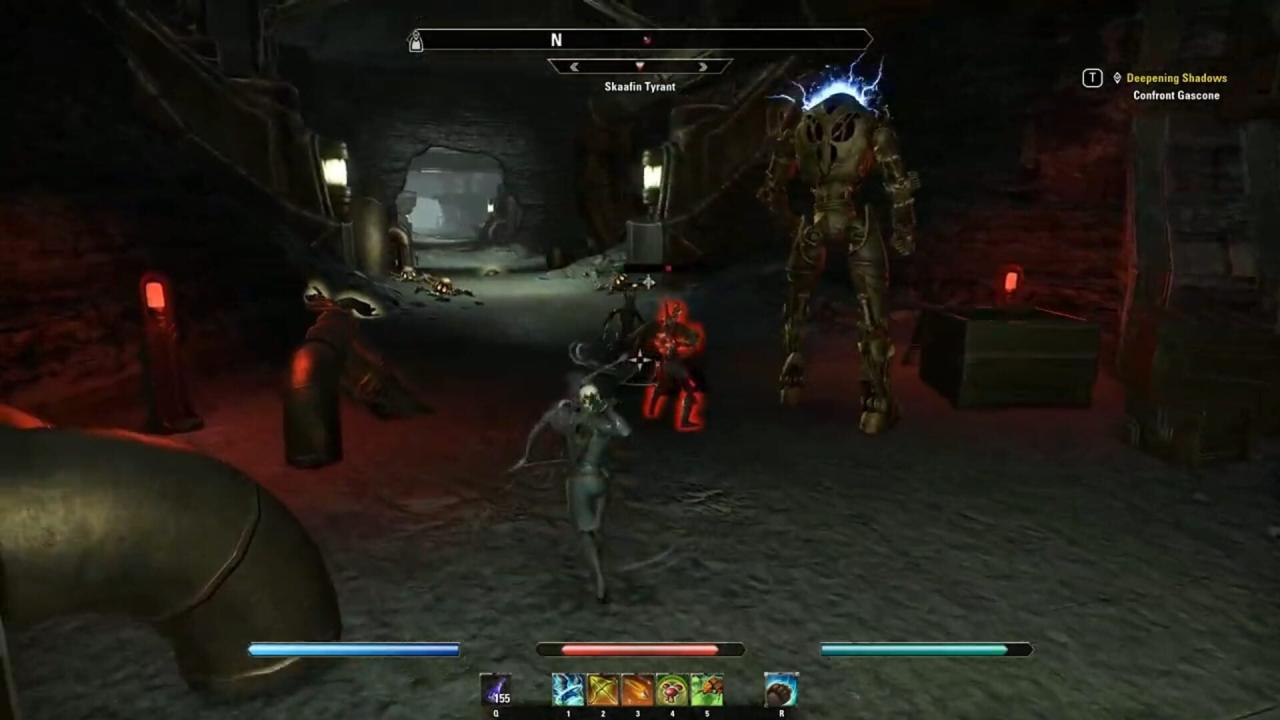
Task: Cast the golden crossed bow ability
Action: 603,690
